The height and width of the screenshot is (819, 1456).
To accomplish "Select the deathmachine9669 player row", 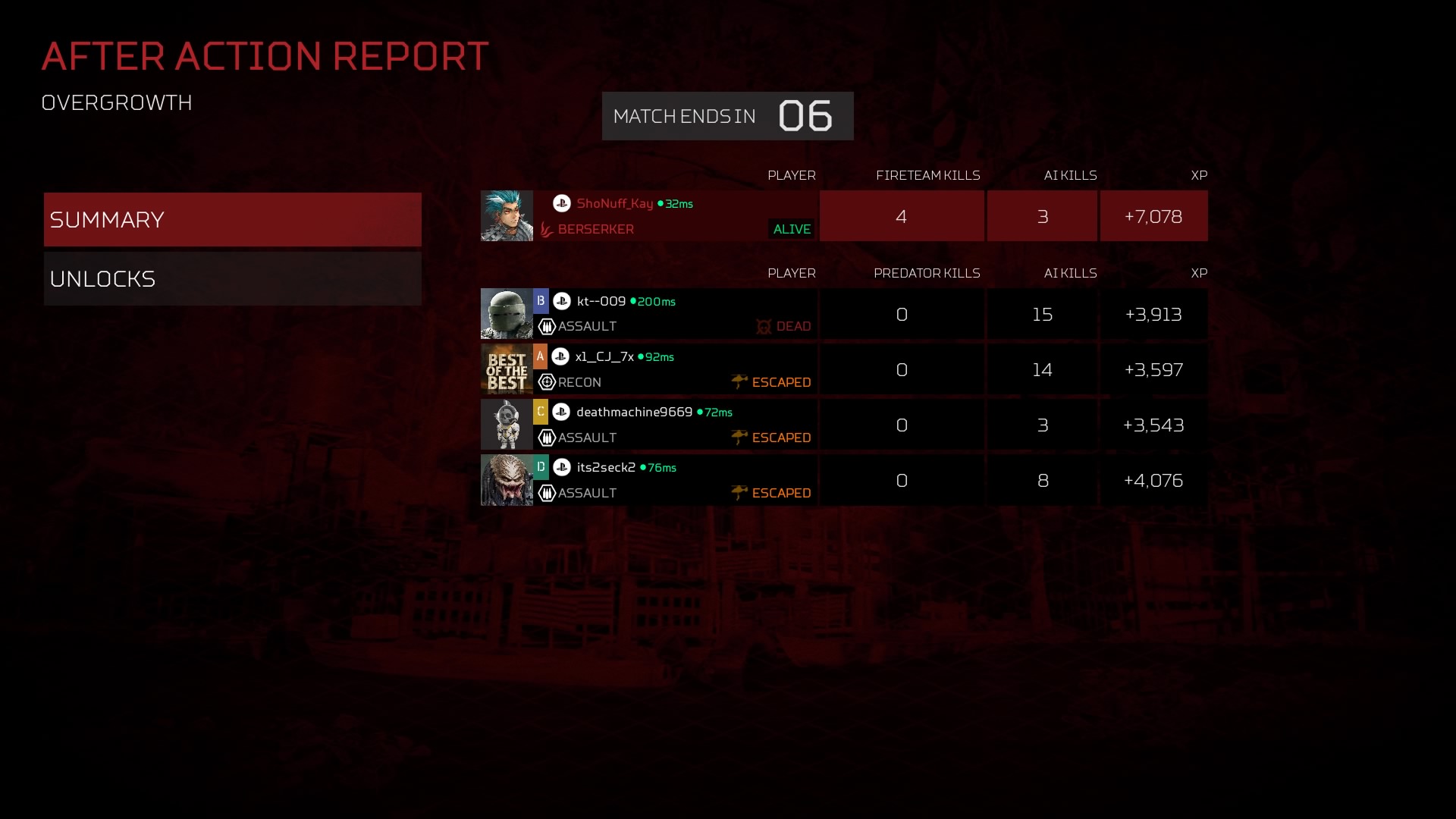I will click(675, 425).
